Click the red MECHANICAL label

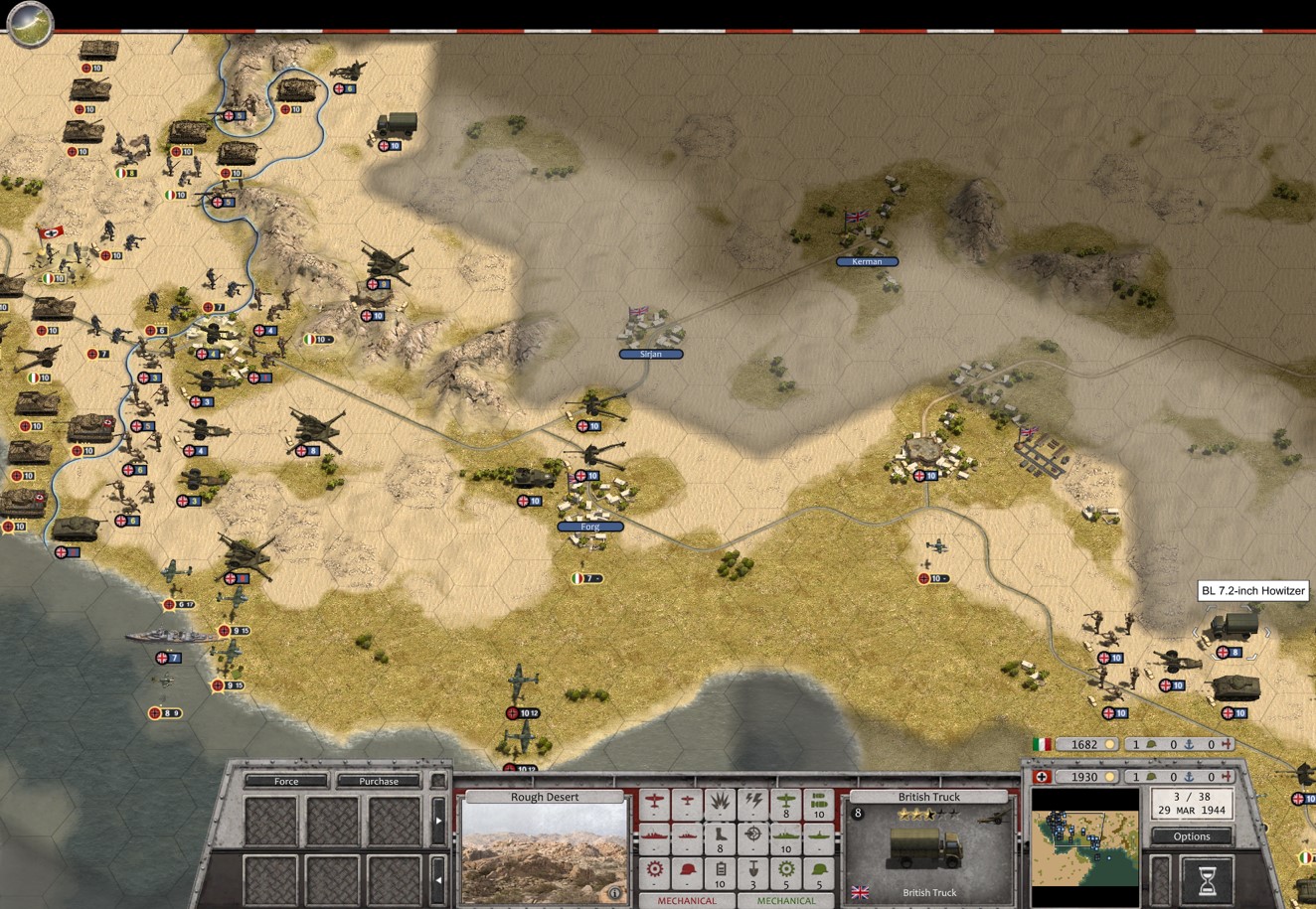pyautogui.click(x=686, y=901)
